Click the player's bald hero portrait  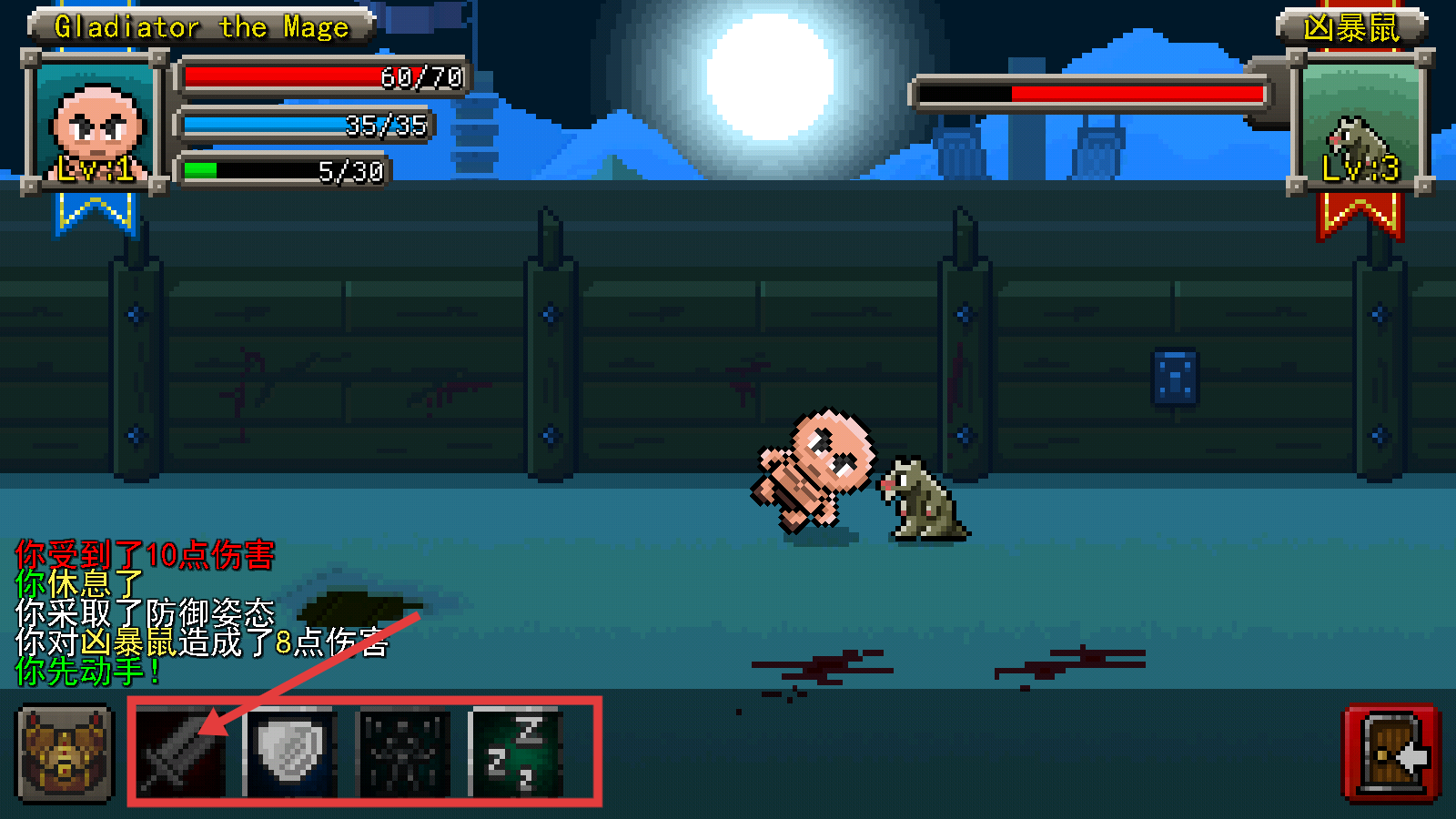pyautogui.click(x=96, y=123)
